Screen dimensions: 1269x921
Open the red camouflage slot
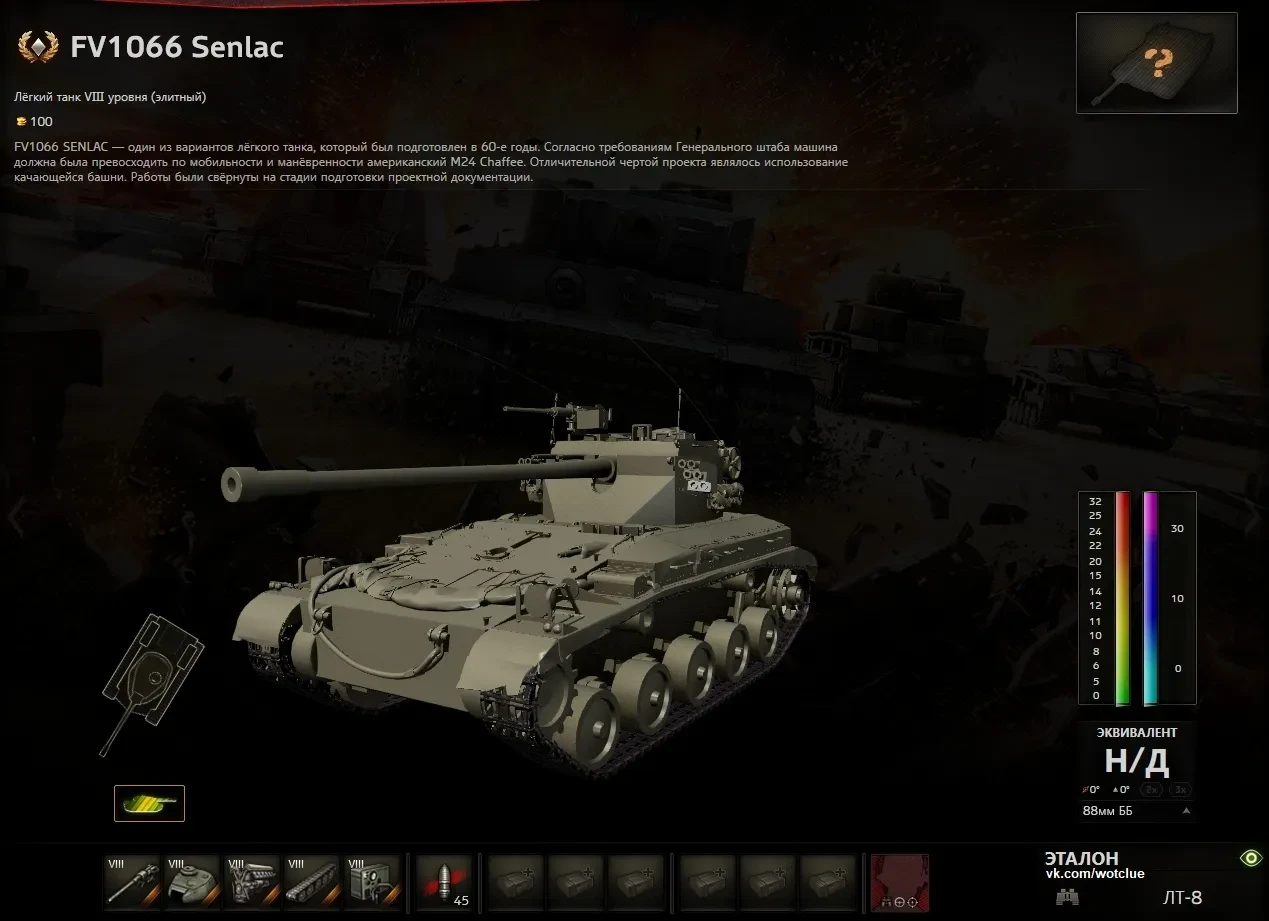pyautogui.click(x=899, y=882)
